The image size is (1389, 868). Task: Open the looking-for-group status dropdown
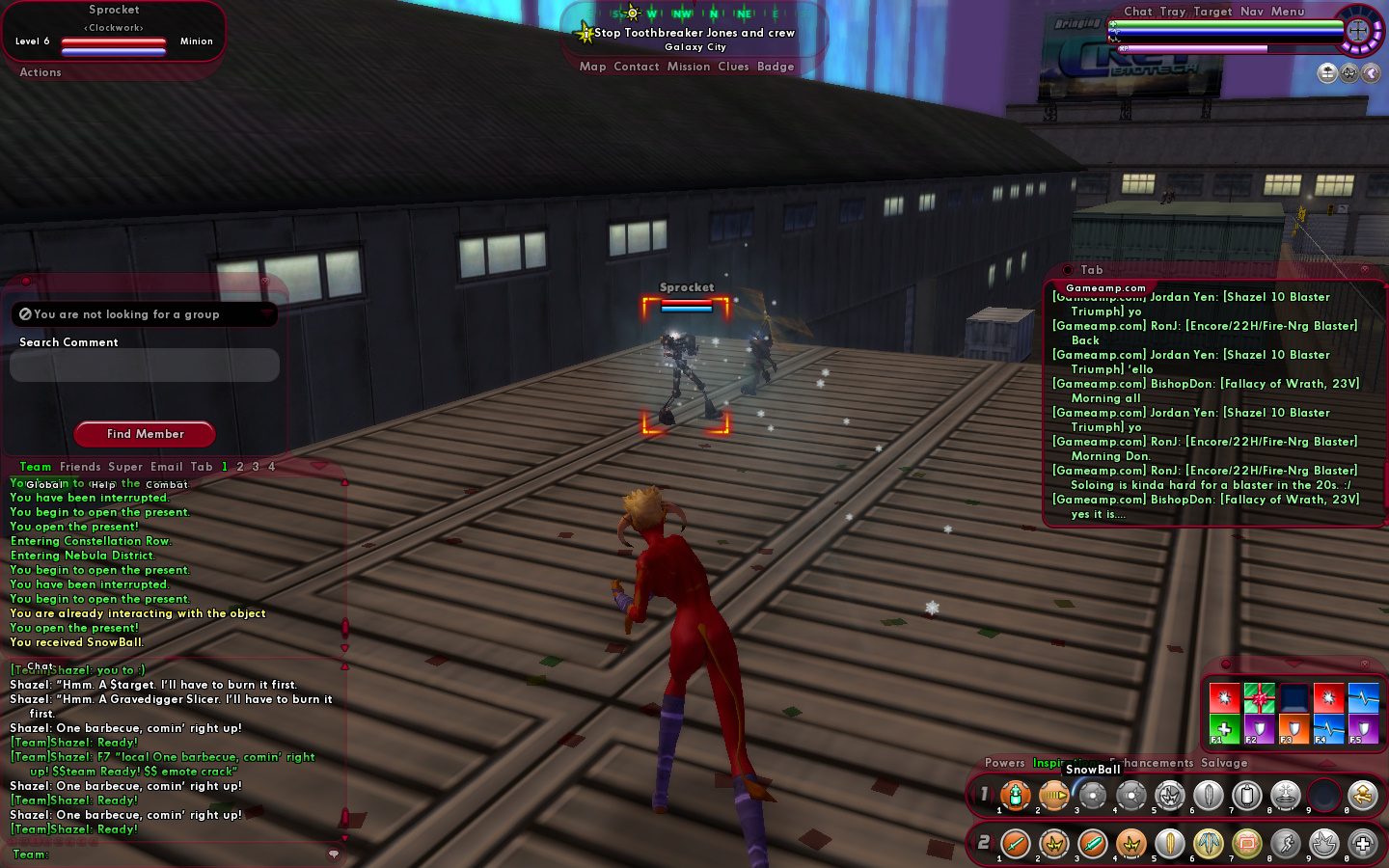pos(144,314)
